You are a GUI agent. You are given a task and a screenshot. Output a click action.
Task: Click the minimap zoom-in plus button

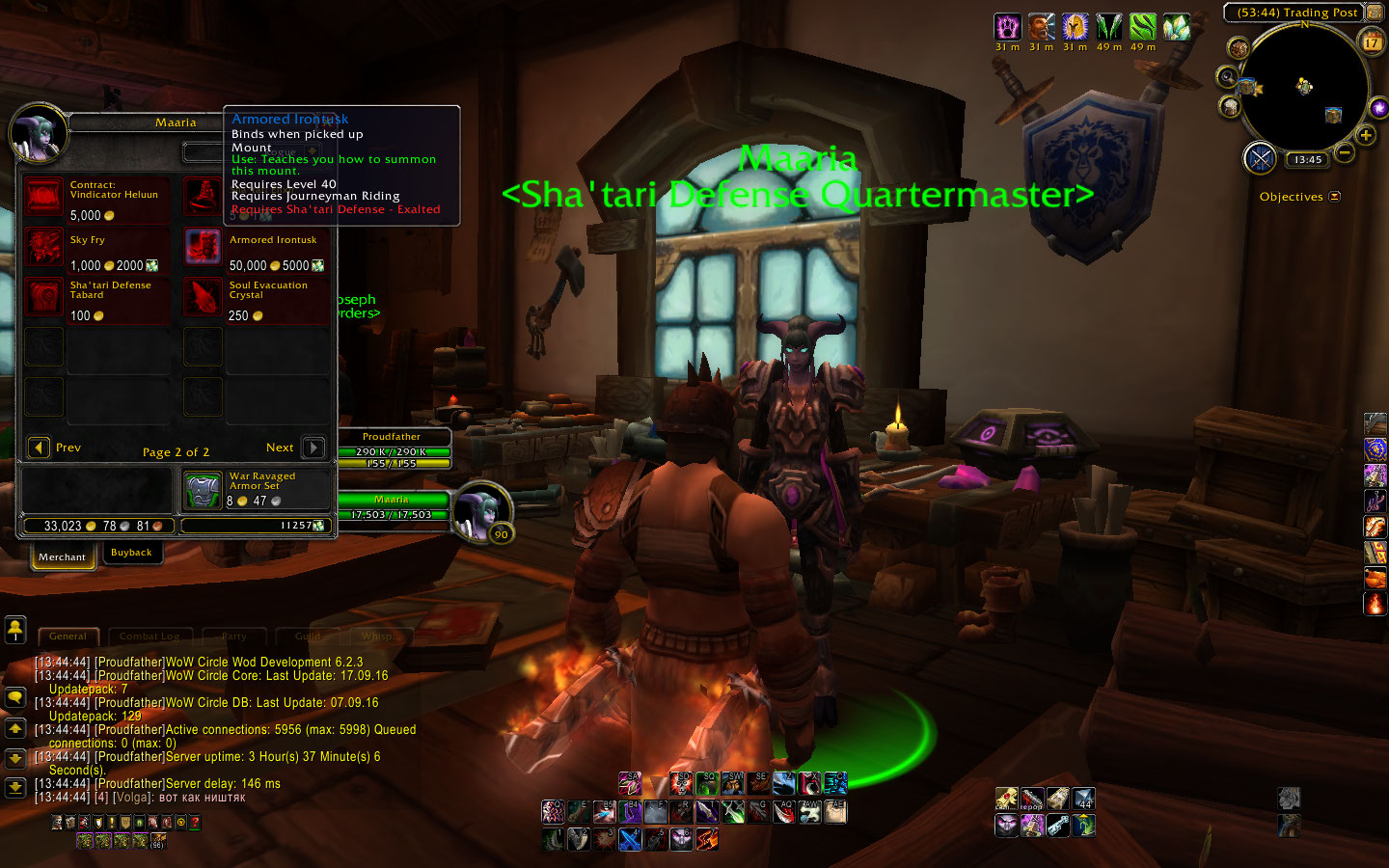click(x=1366, y=136)
